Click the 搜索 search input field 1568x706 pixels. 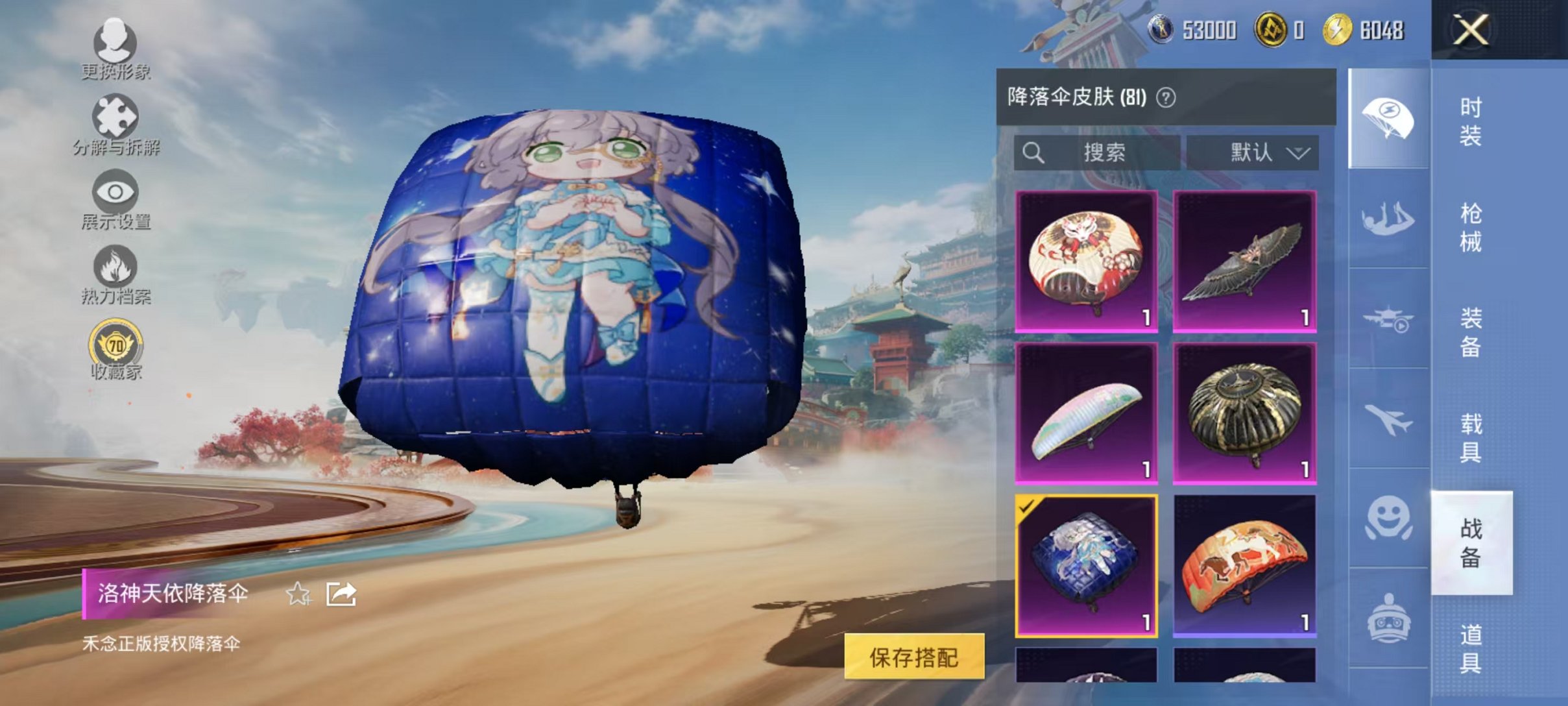[1103, 152]
